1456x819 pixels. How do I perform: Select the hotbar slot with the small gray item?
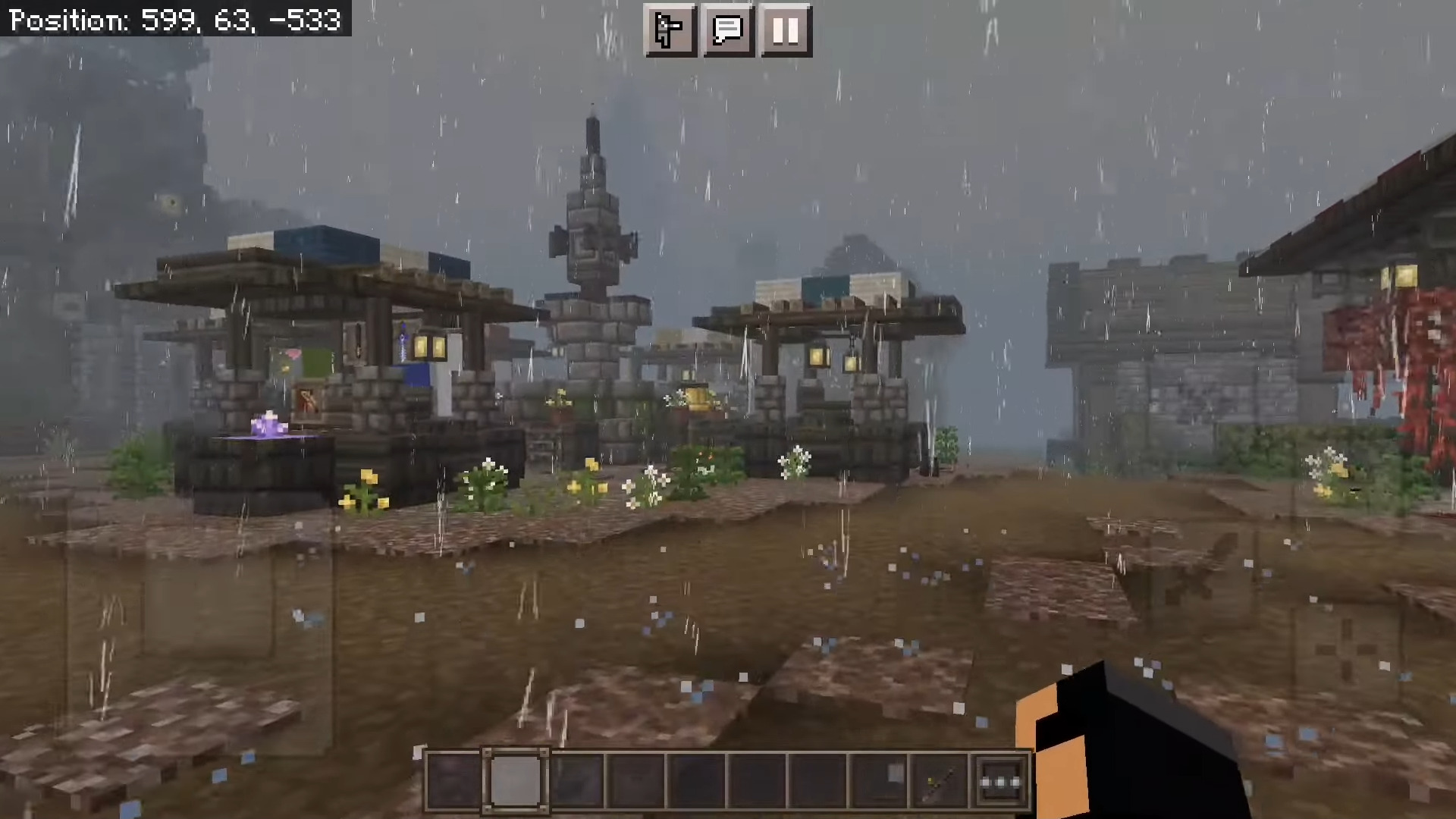pos(880,781)
